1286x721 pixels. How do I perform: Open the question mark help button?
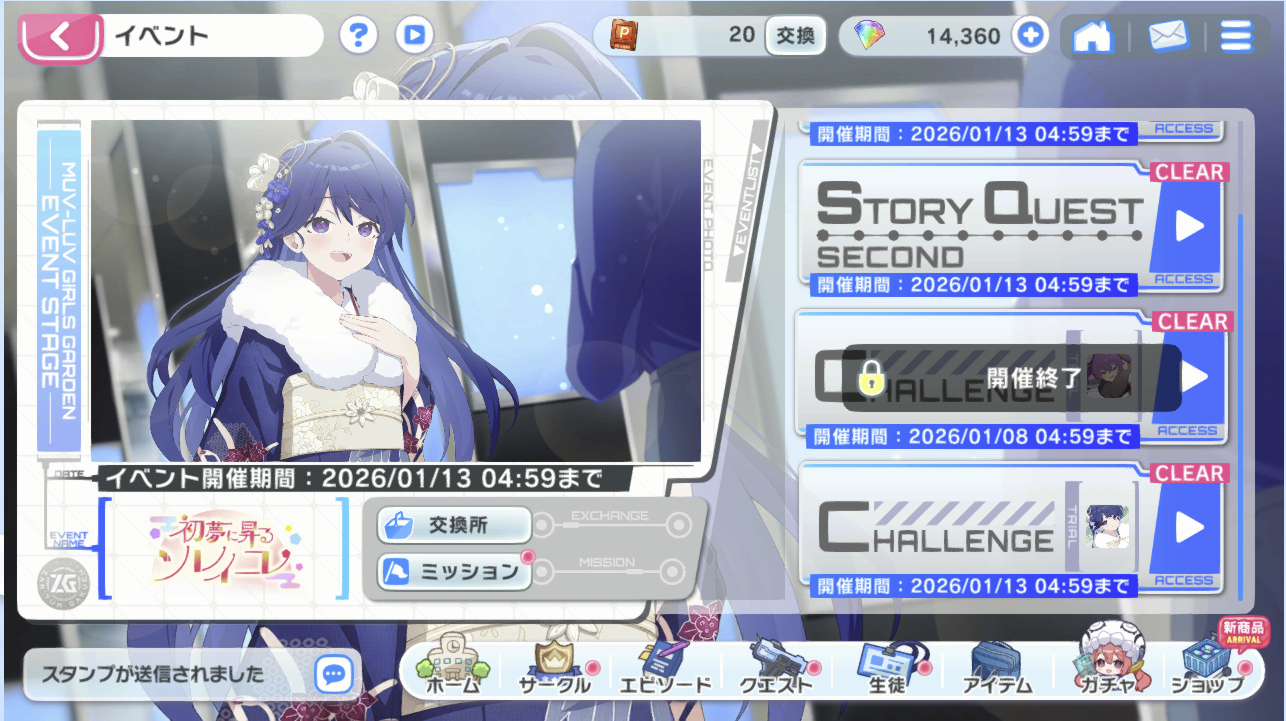point(358,36)
